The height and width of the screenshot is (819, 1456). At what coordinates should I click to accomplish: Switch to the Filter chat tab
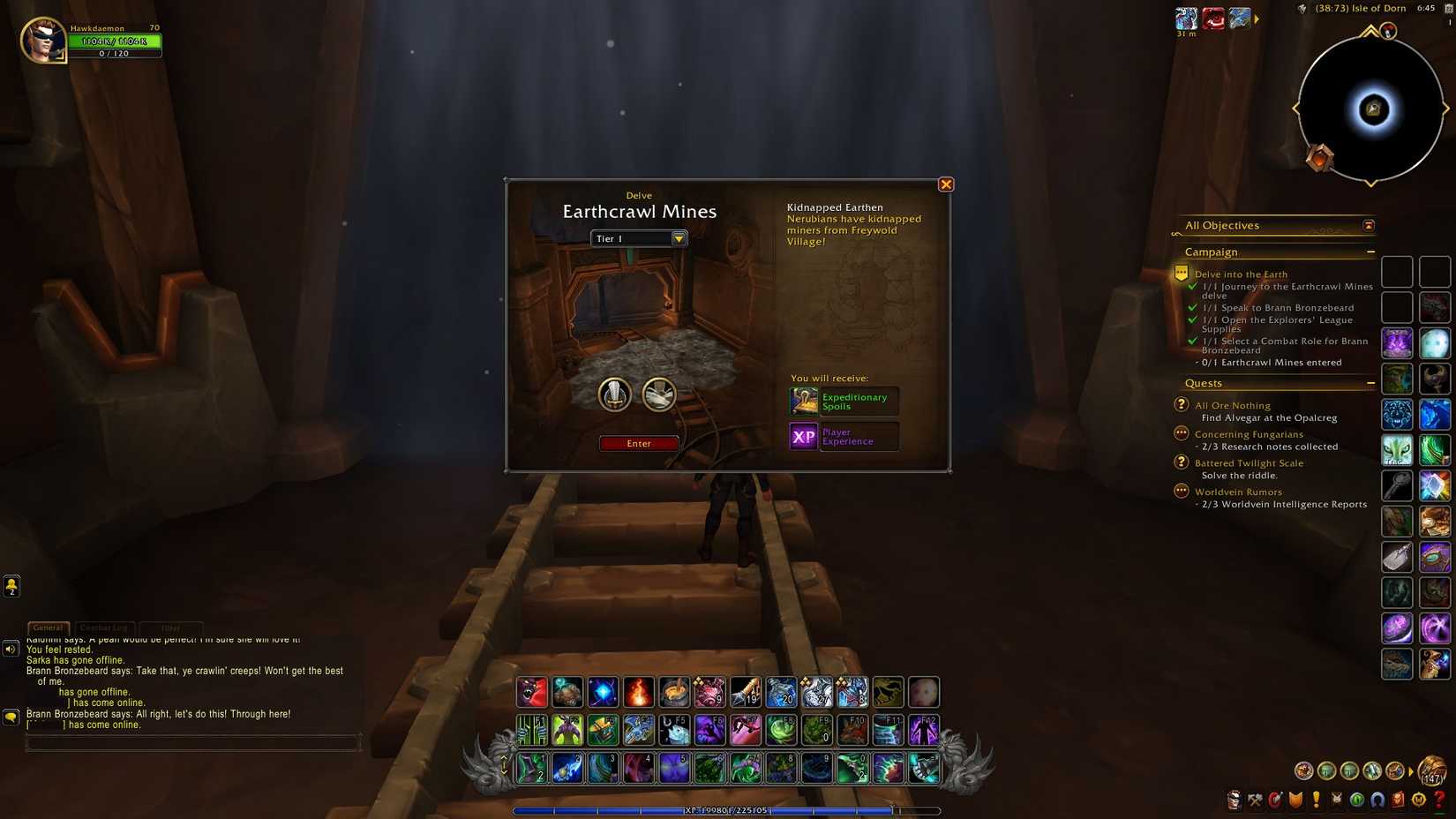[x=171, y=627]
